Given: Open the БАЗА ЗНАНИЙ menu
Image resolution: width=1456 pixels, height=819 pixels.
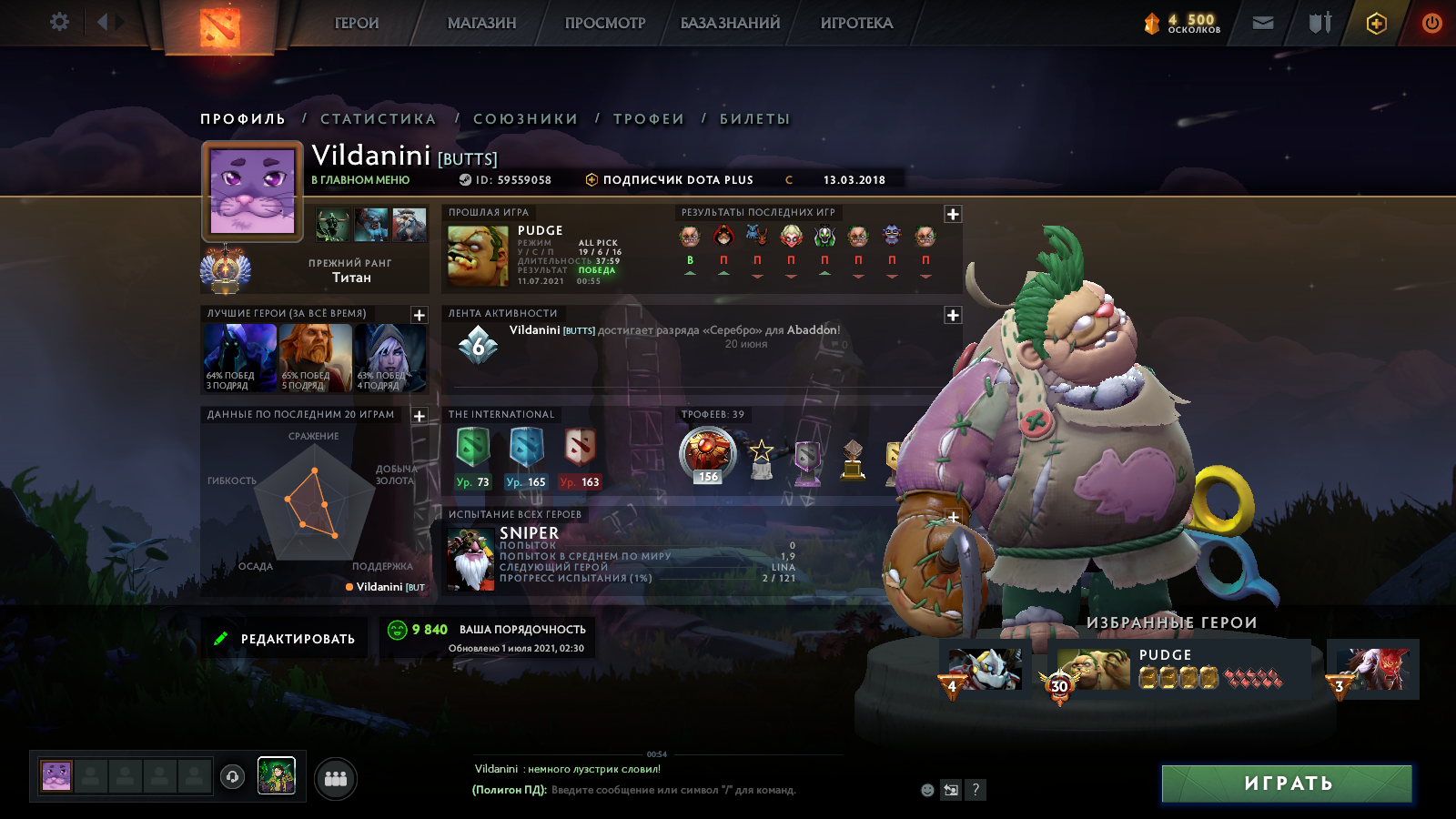Looking at the screenshot, I should pos(730,24).
